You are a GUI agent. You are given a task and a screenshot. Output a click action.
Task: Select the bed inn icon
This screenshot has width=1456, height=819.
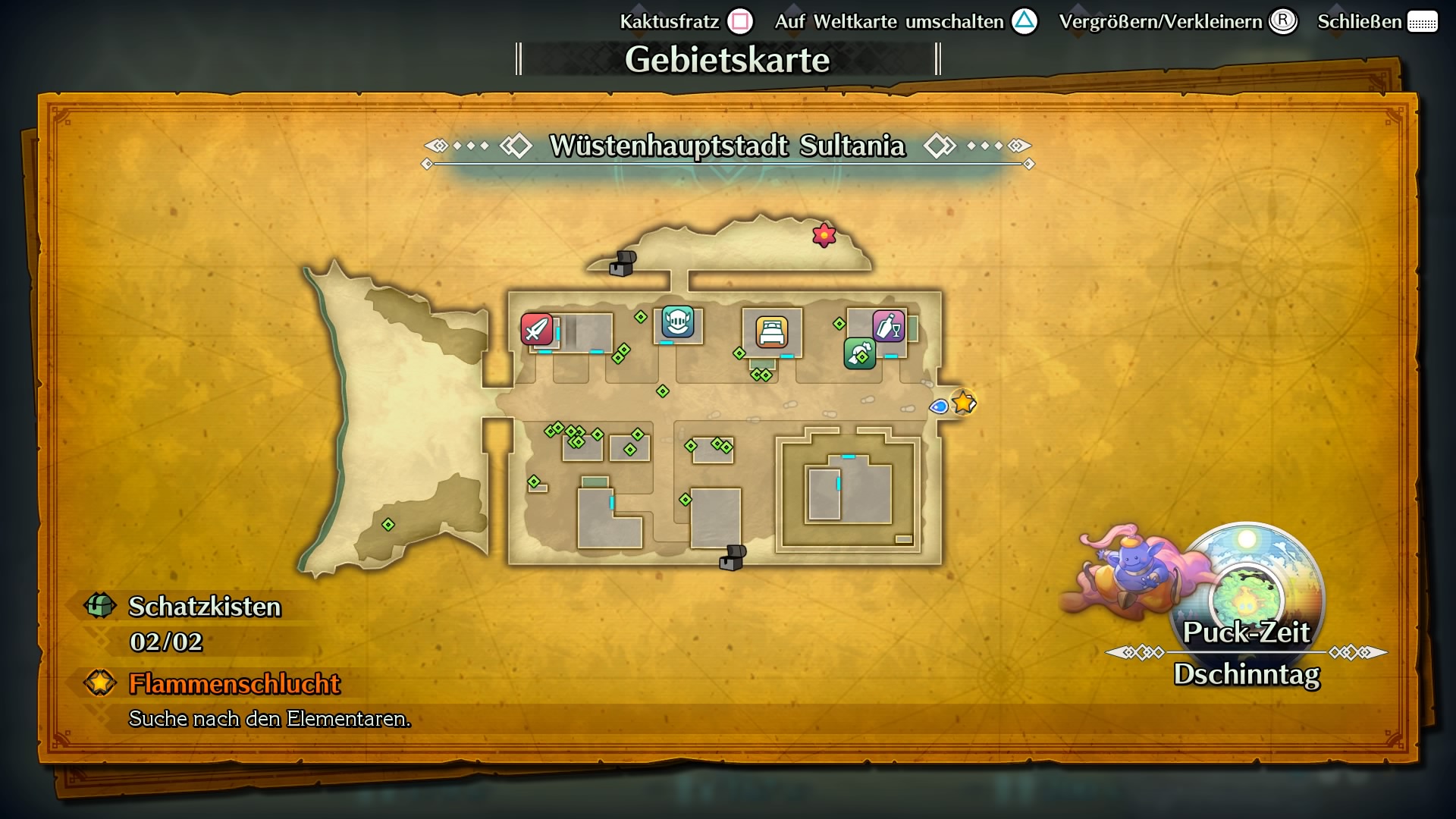click(770, 332)
